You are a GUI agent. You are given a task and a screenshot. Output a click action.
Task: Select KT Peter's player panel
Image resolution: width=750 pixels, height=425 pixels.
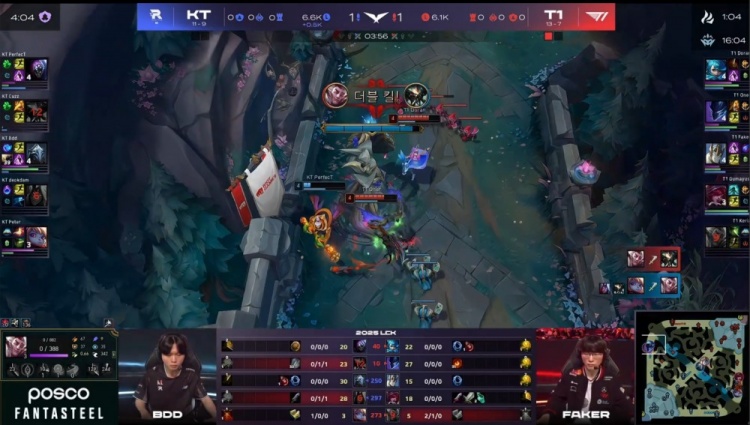pos(24,236)
